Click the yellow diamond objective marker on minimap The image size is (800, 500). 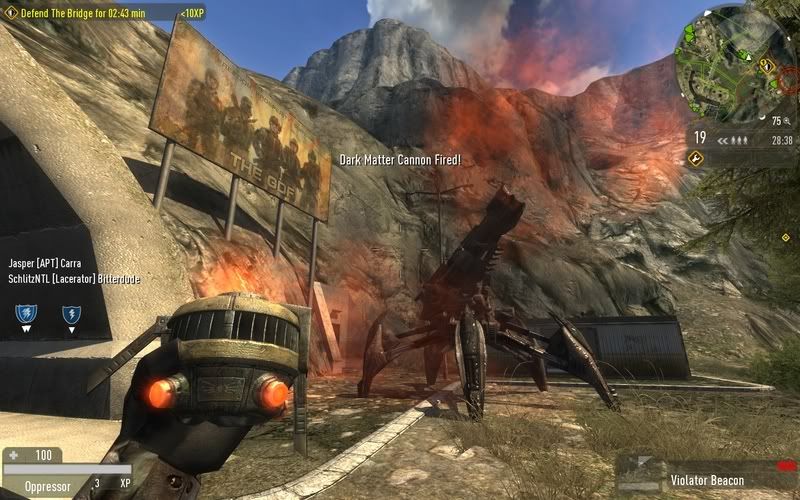tap(764, 64)
